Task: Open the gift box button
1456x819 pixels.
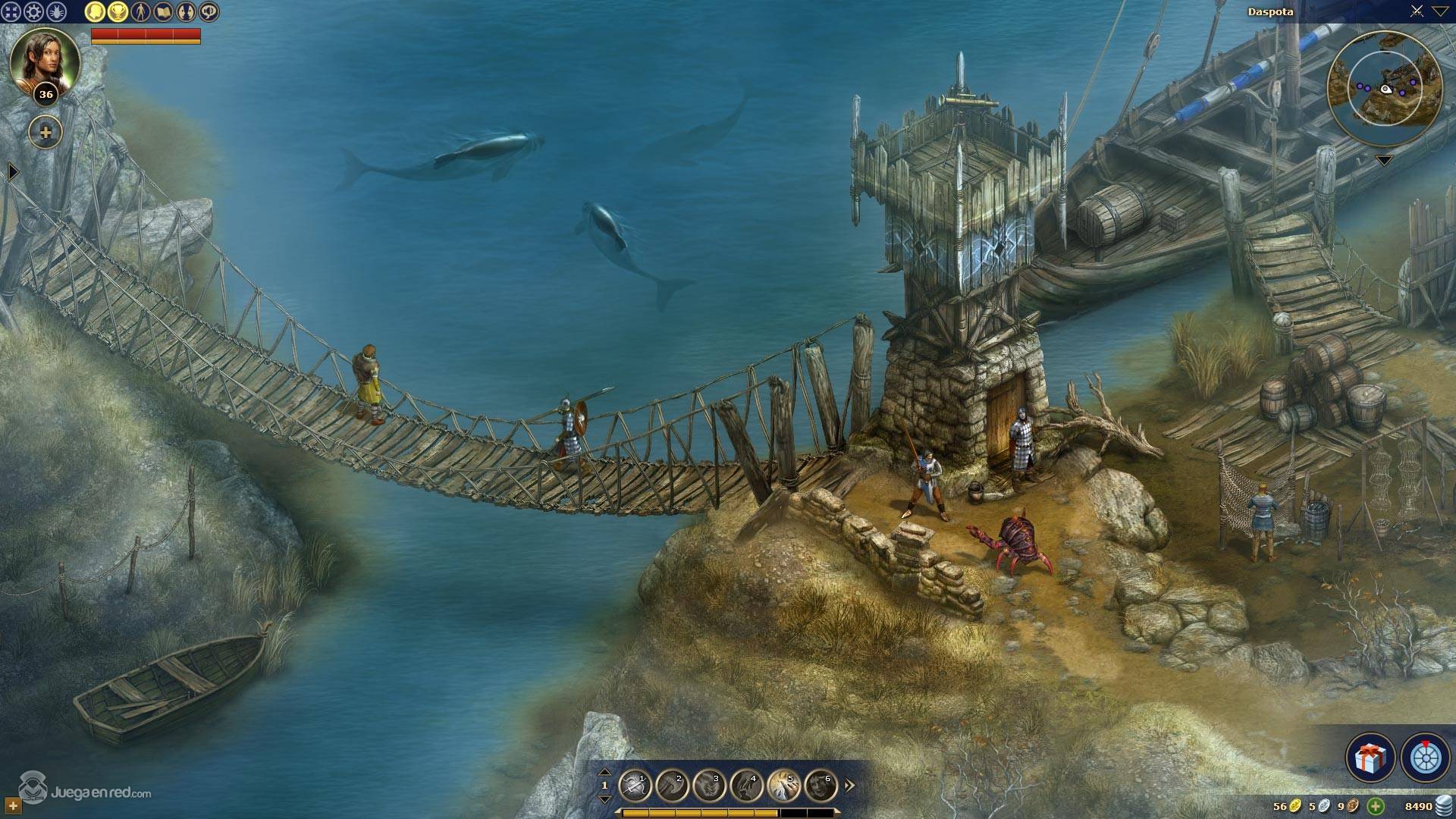Action: tap(1371, 757)
